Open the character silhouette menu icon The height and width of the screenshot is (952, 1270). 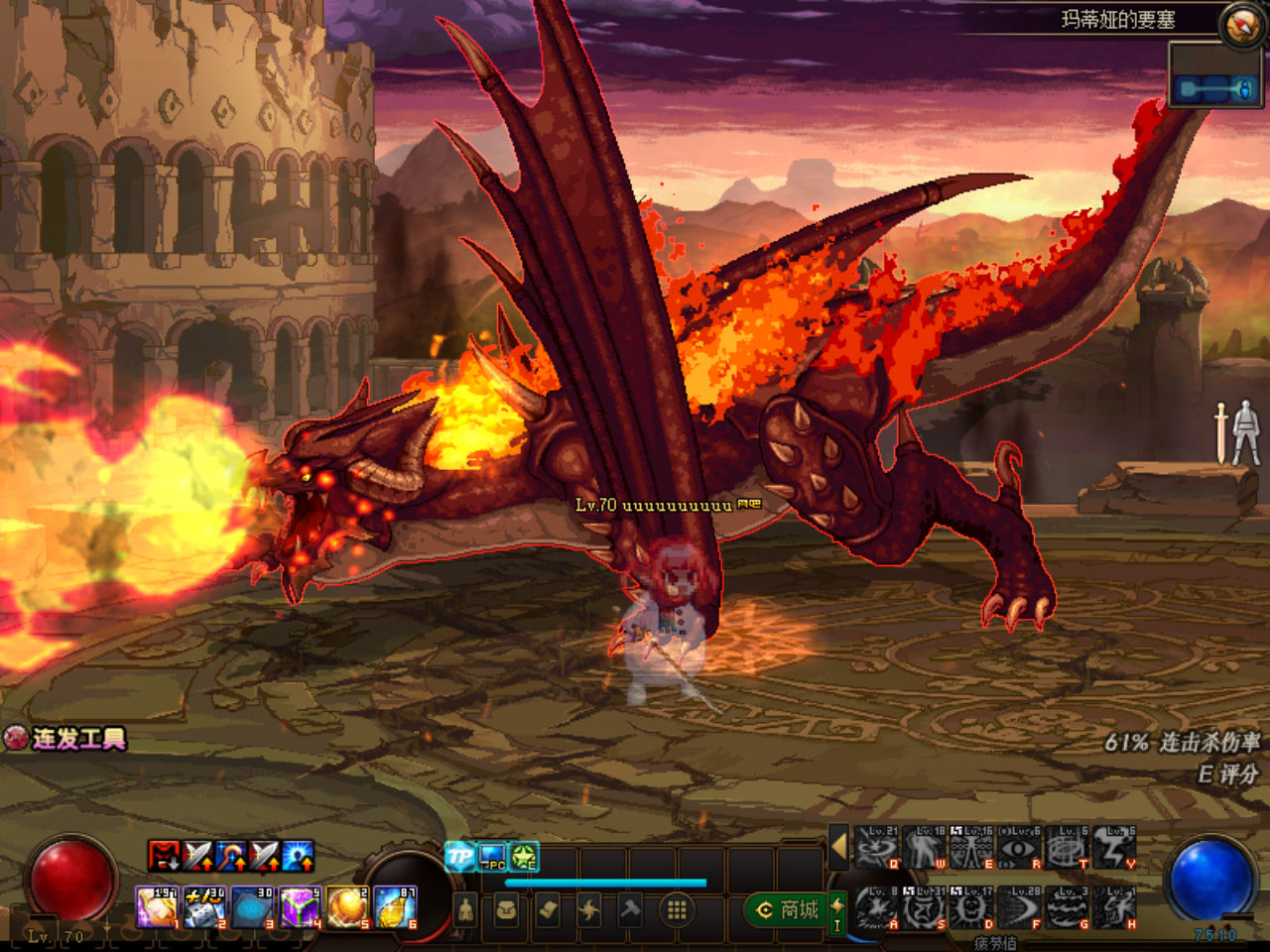tap(465, 909)
